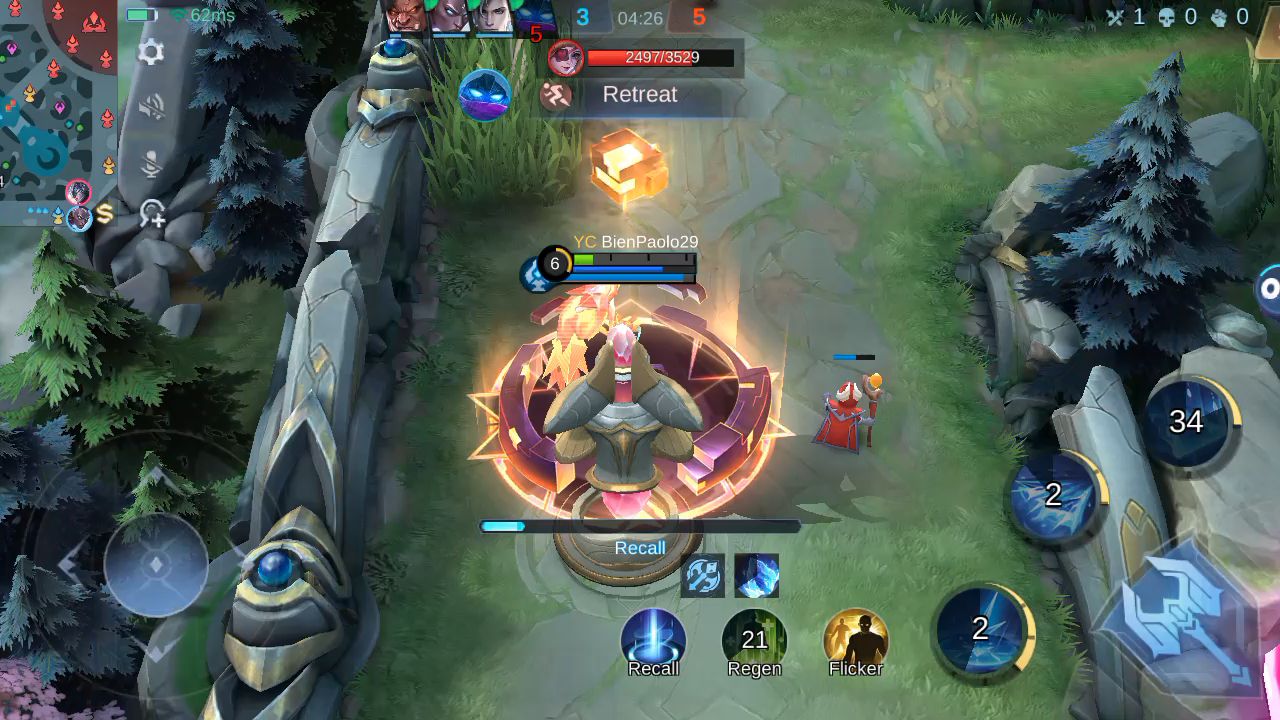Image resolution: width=1280 pixels, height=720 pixels.
Task: Click the crossed axes item icon
Action: pos(702,576)
